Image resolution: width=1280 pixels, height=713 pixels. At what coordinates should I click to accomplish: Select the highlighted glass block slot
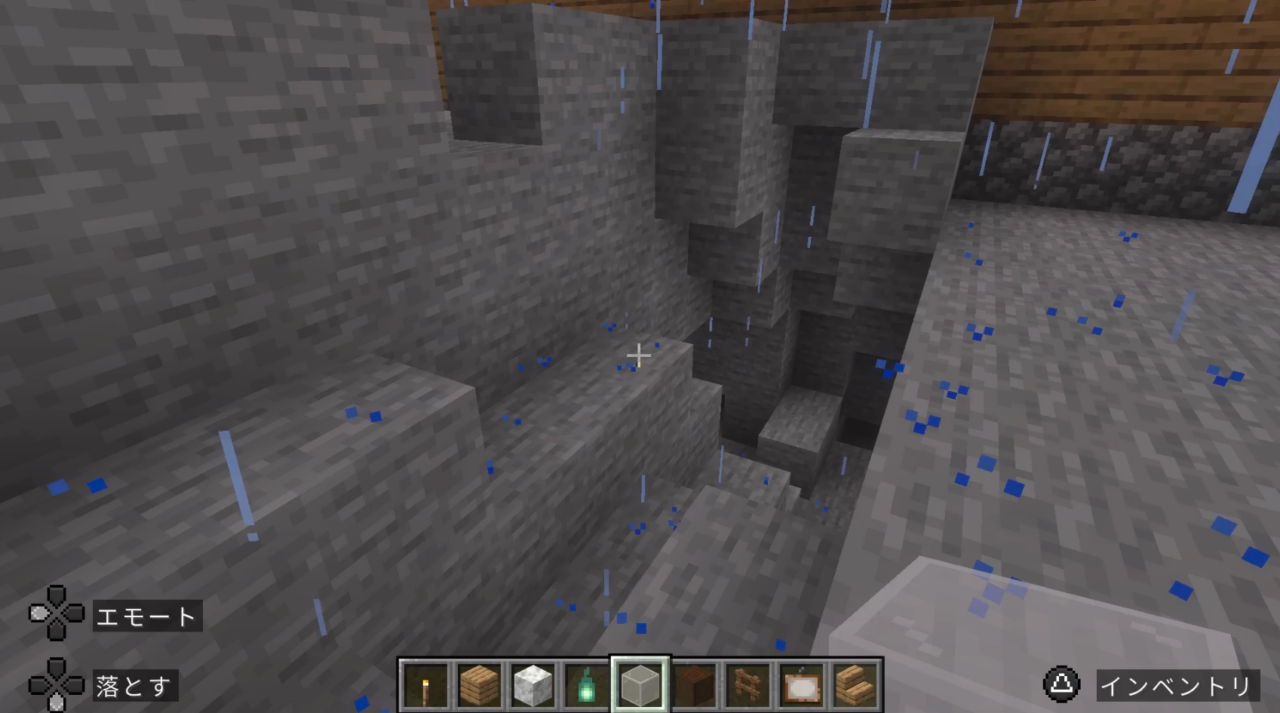pos(640,685)
